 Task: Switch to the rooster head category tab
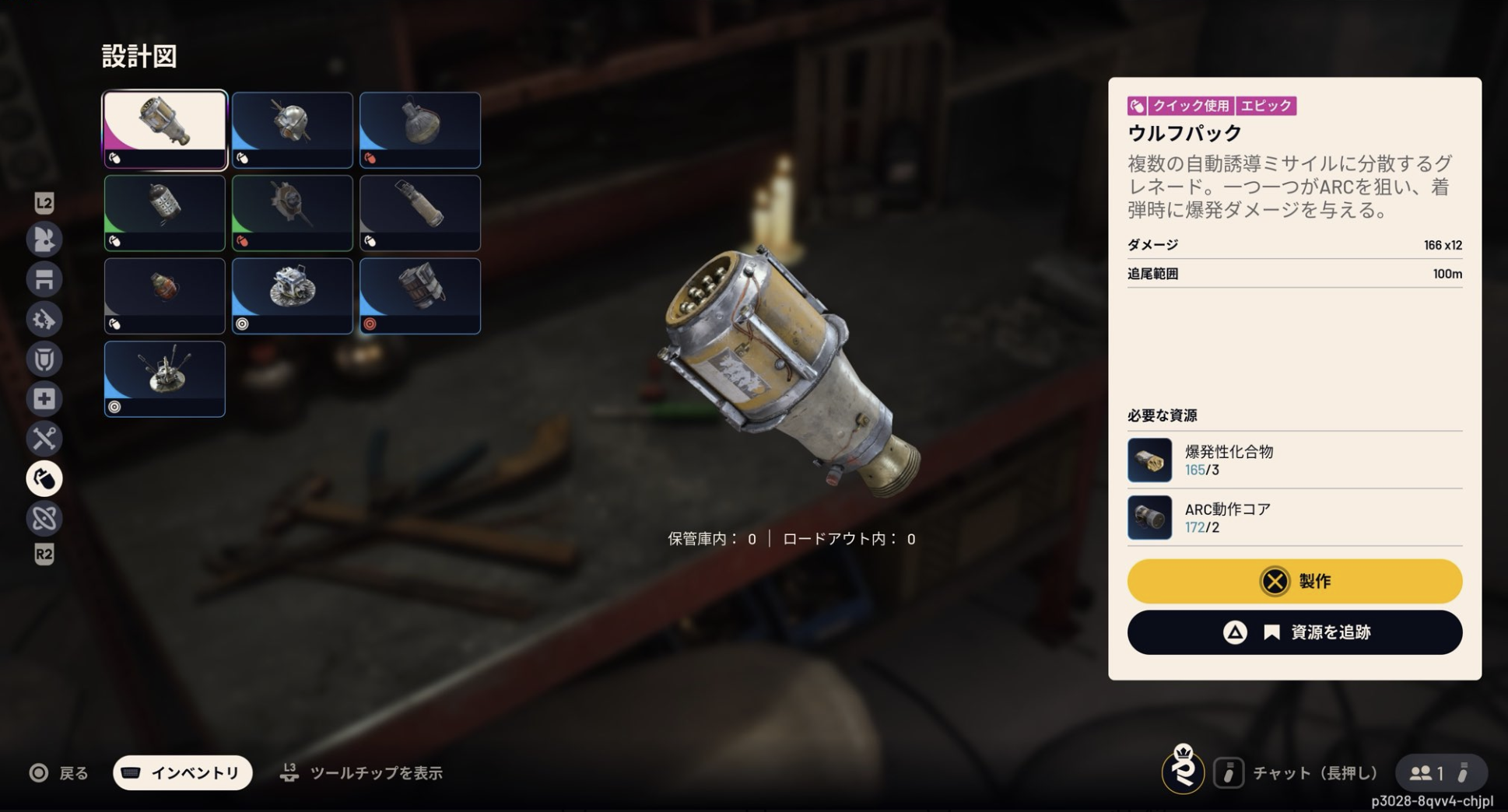click(x=44, y=240)
